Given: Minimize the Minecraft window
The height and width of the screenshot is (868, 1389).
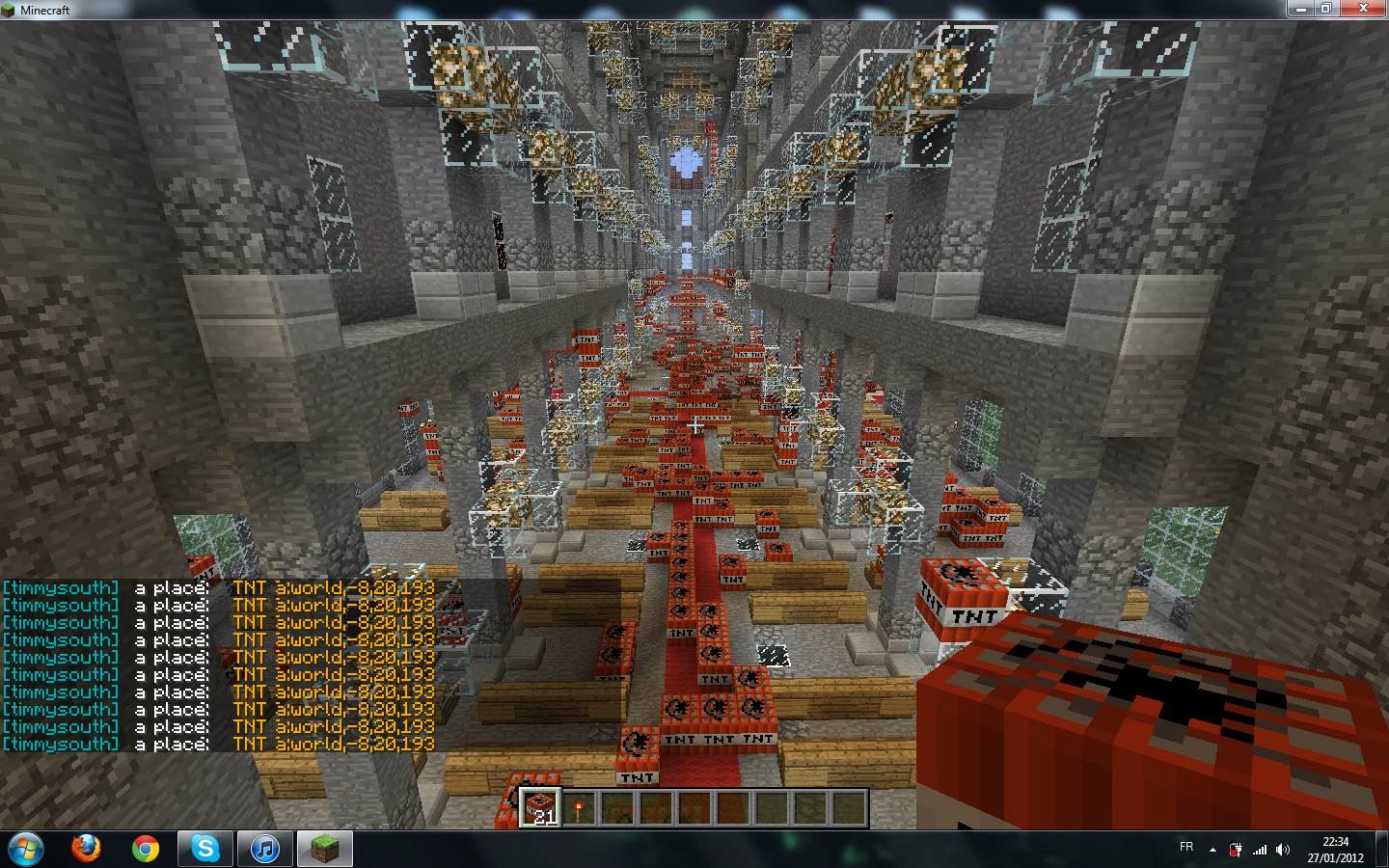Looking at the screenshot, I should pyautogui.click(x=1300, y=9).
